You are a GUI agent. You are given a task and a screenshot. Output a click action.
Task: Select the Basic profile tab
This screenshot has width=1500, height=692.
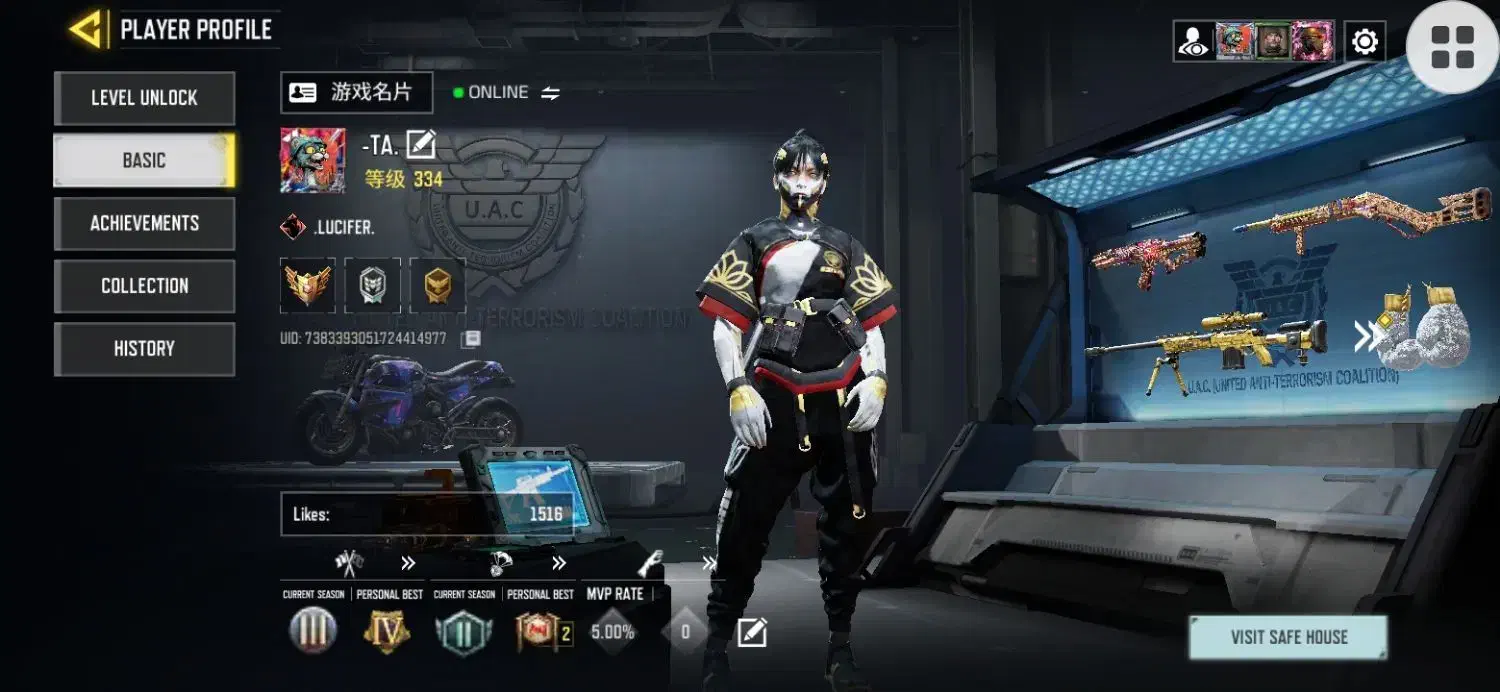point(144,160)
